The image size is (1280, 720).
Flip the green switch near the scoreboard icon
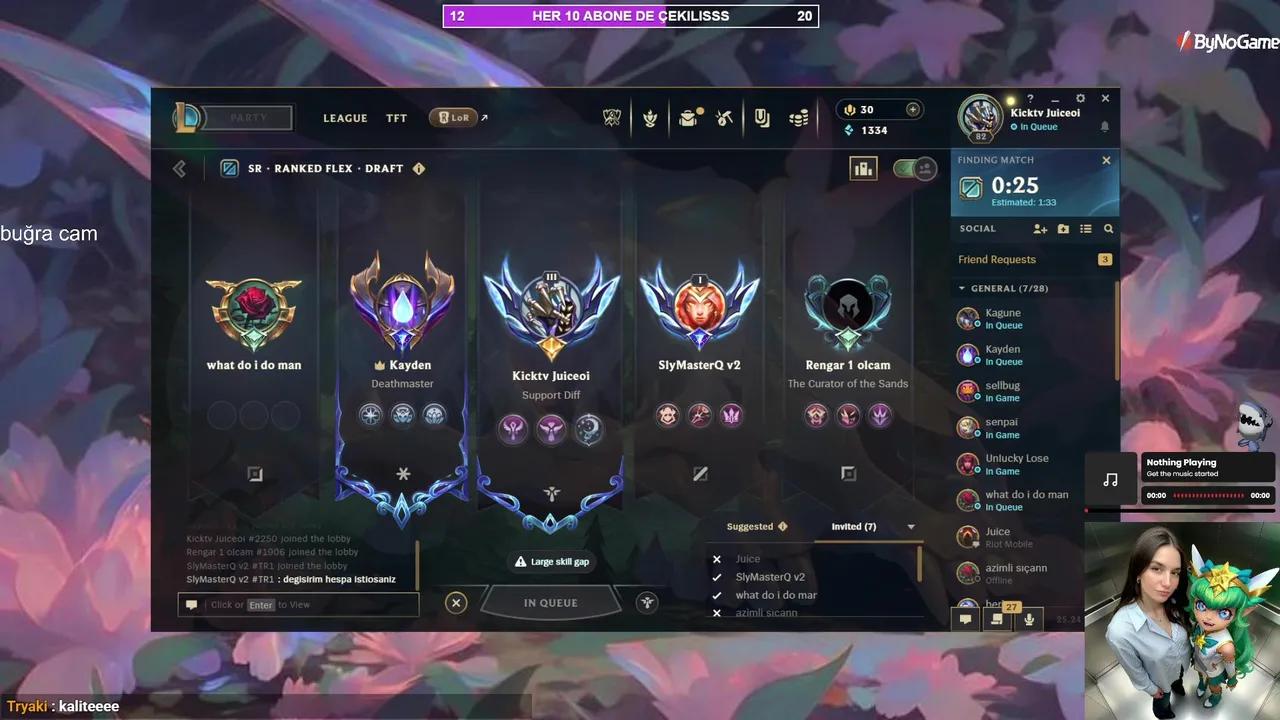pos(914,170)
